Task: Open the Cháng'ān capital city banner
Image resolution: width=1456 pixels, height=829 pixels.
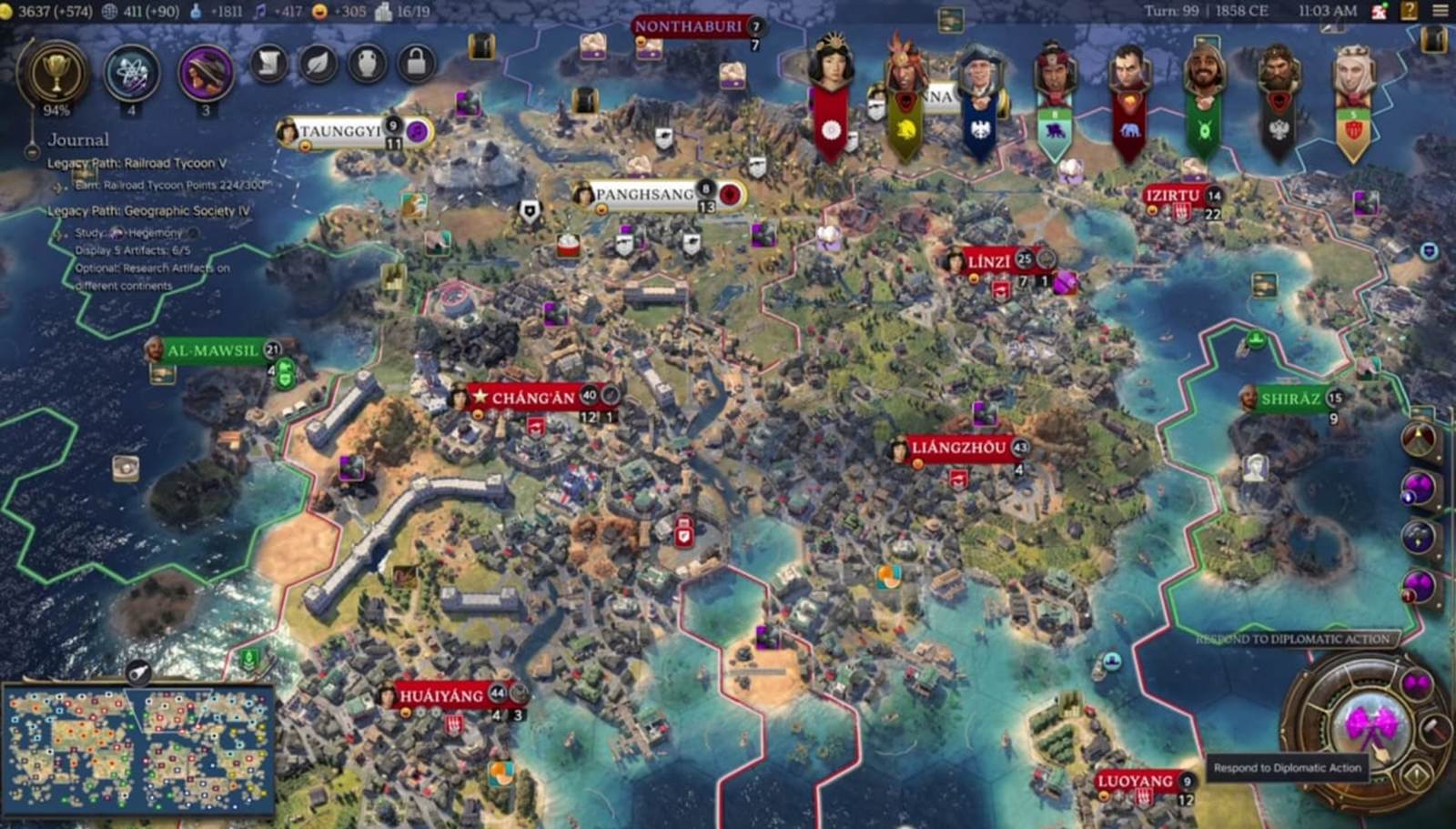Action: coord(533,397)
